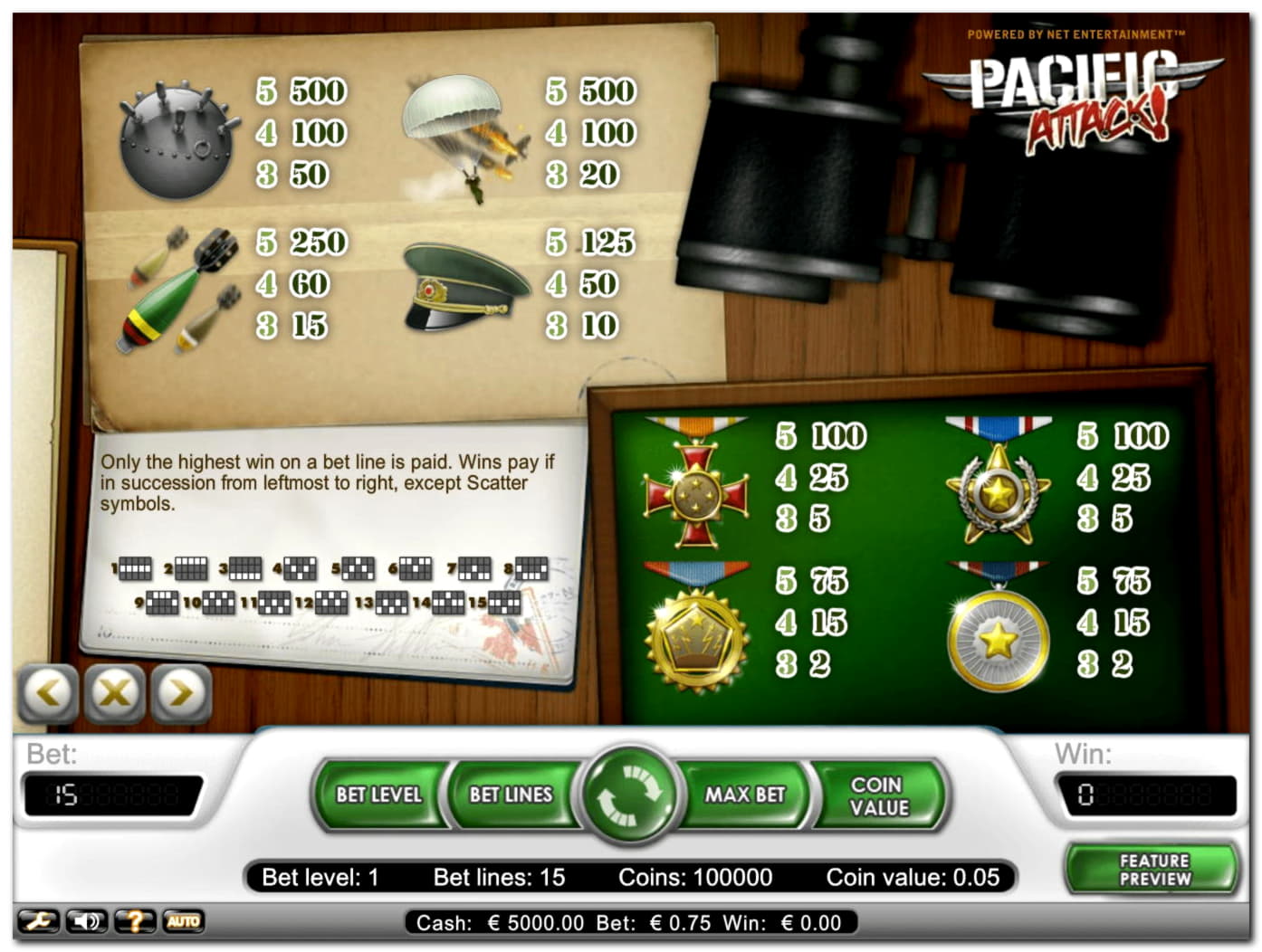Select Max Bet
Viewport: 1262px width, 952px height.
click(x=745, y=795)
